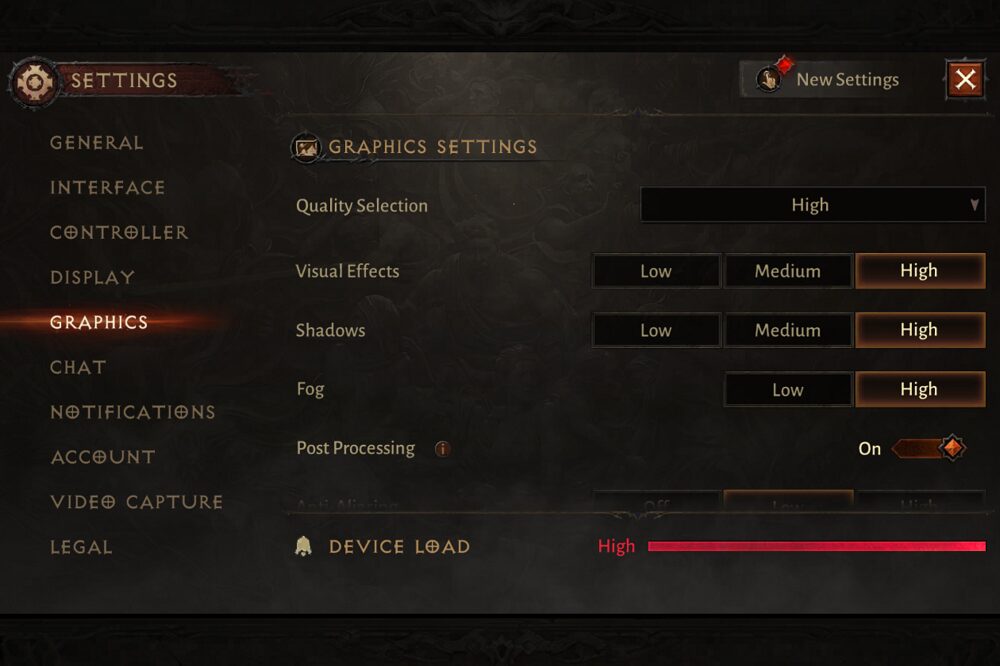Switch to the General settings tab
Image resolution: width=1000 pixels, height=666 pixels.
(97, 143)
